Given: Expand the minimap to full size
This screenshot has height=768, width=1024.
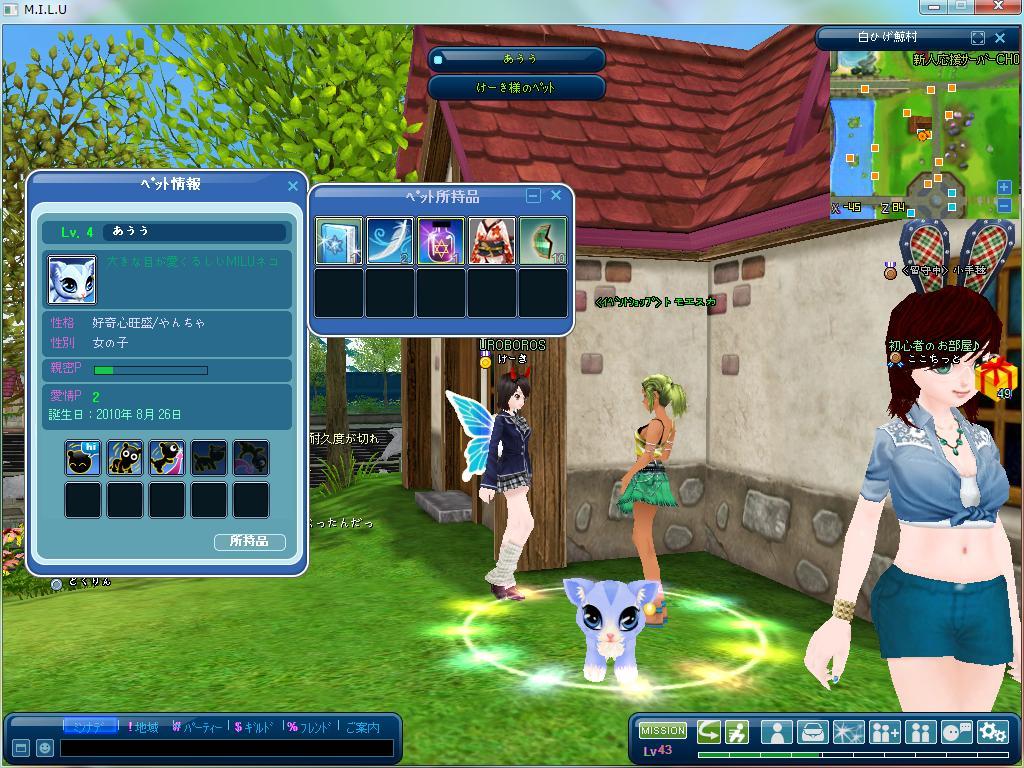Looking at the screenshot, I should pos(978,38).
